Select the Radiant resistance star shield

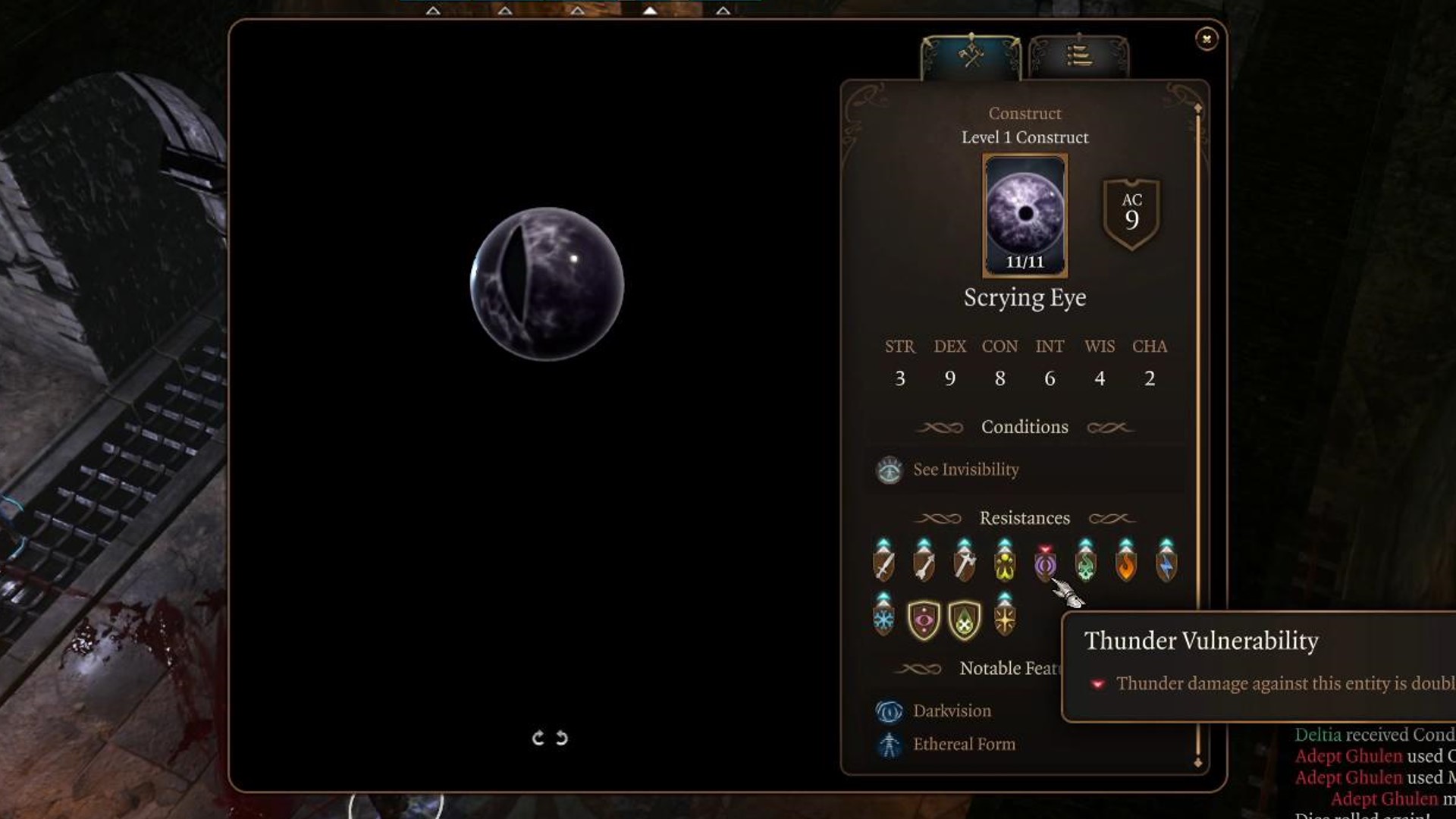click(1004, 622)
